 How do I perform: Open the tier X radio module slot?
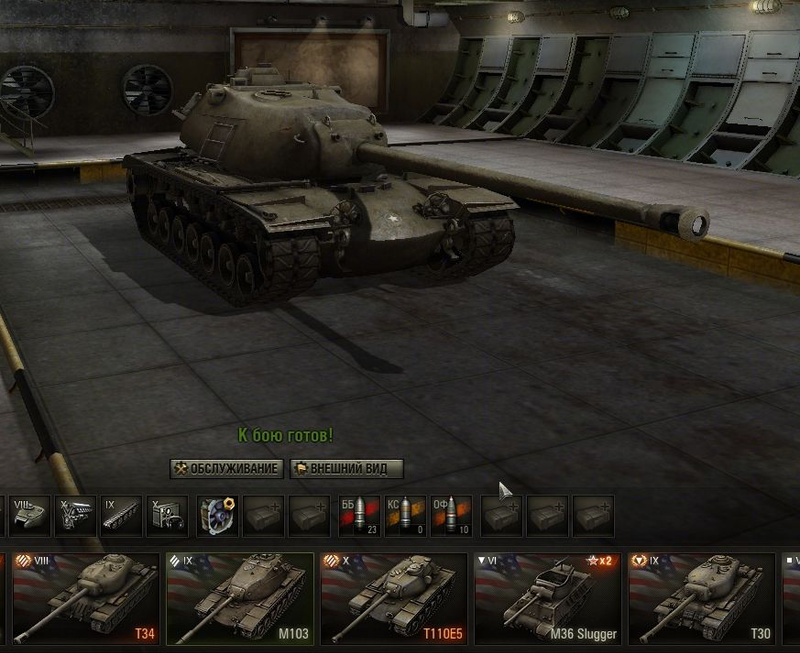[169, 516]
